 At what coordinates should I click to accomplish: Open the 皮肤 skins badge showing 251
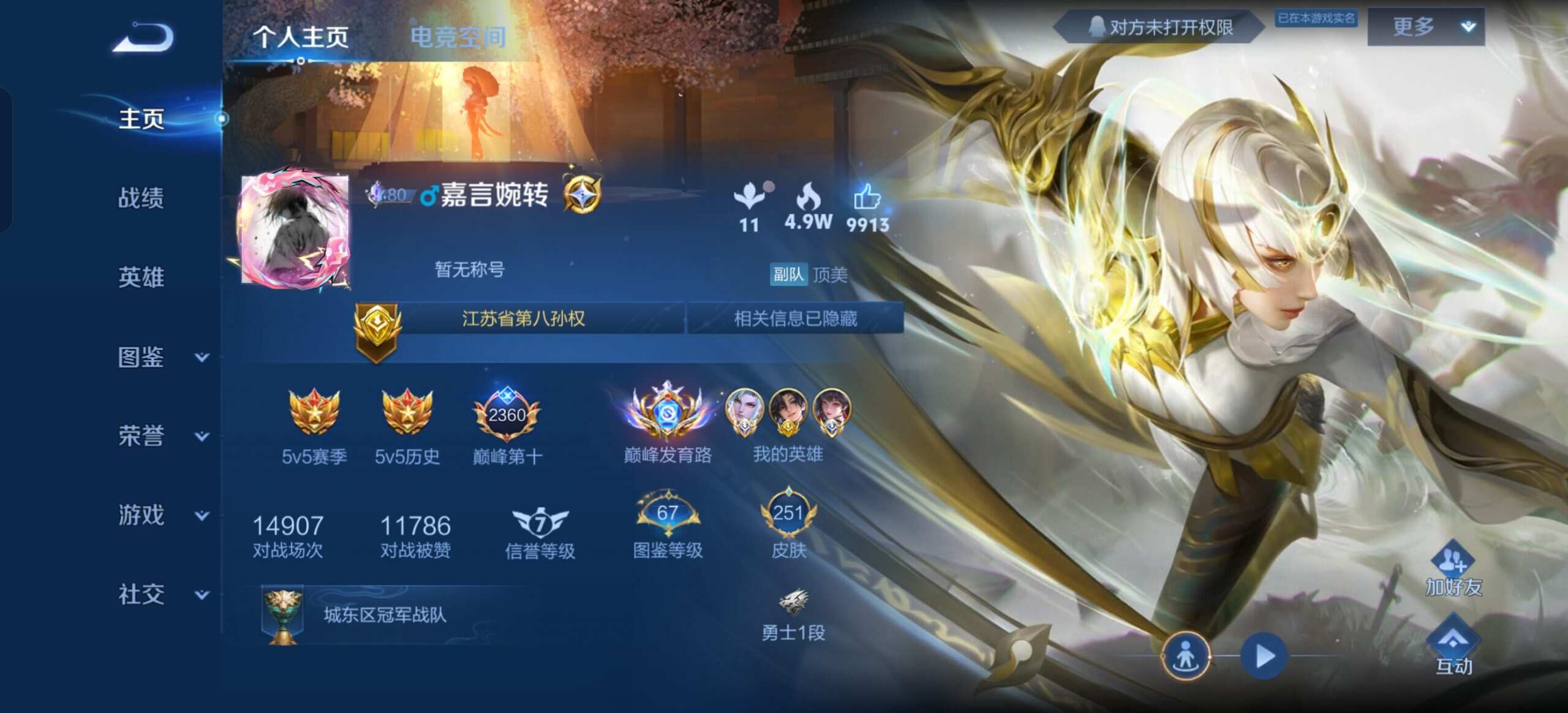point(791,515)
